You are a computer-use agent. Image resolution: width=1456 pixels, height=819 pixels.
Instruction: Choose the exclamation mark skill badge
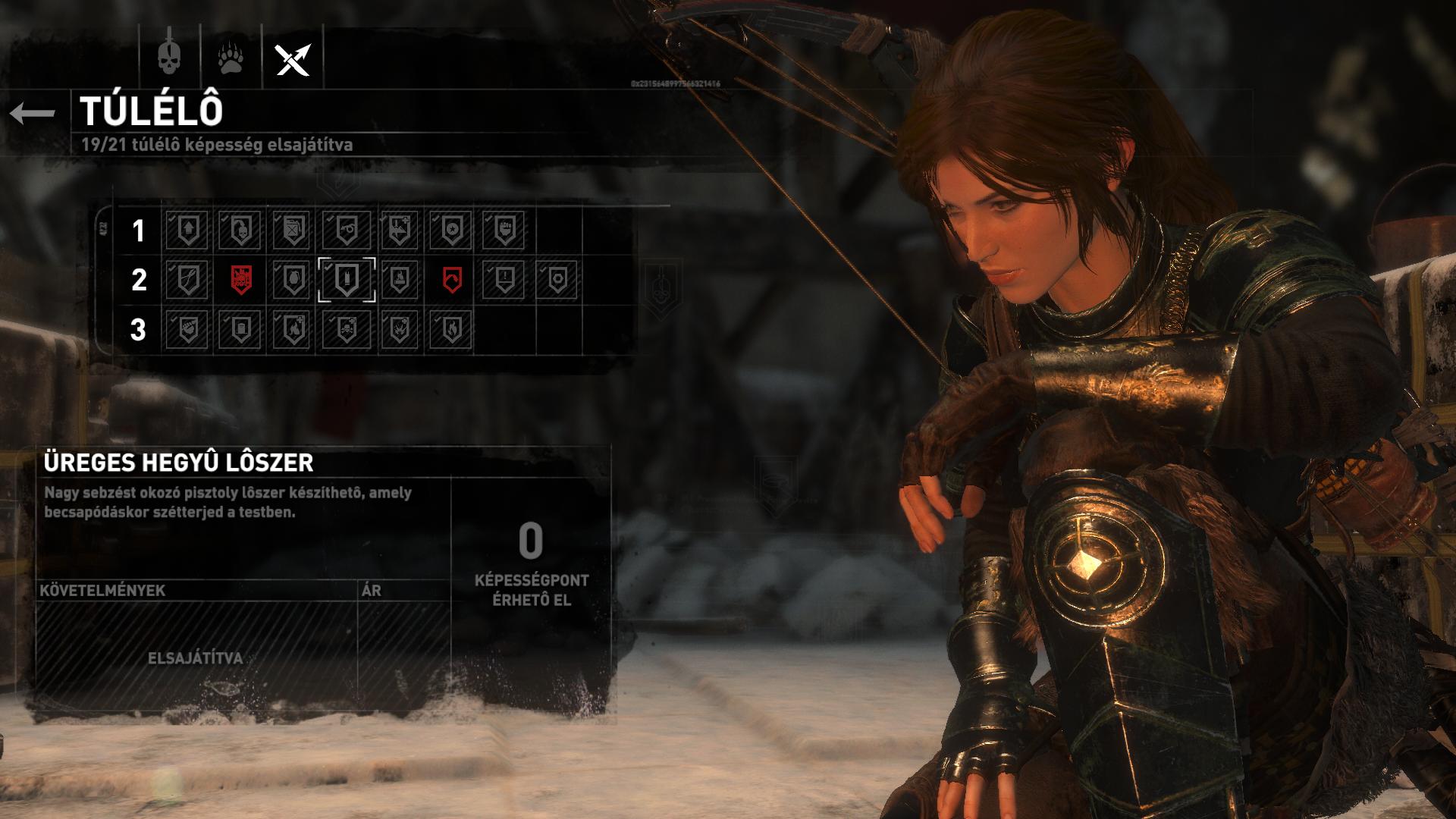(x=504, y=280)
